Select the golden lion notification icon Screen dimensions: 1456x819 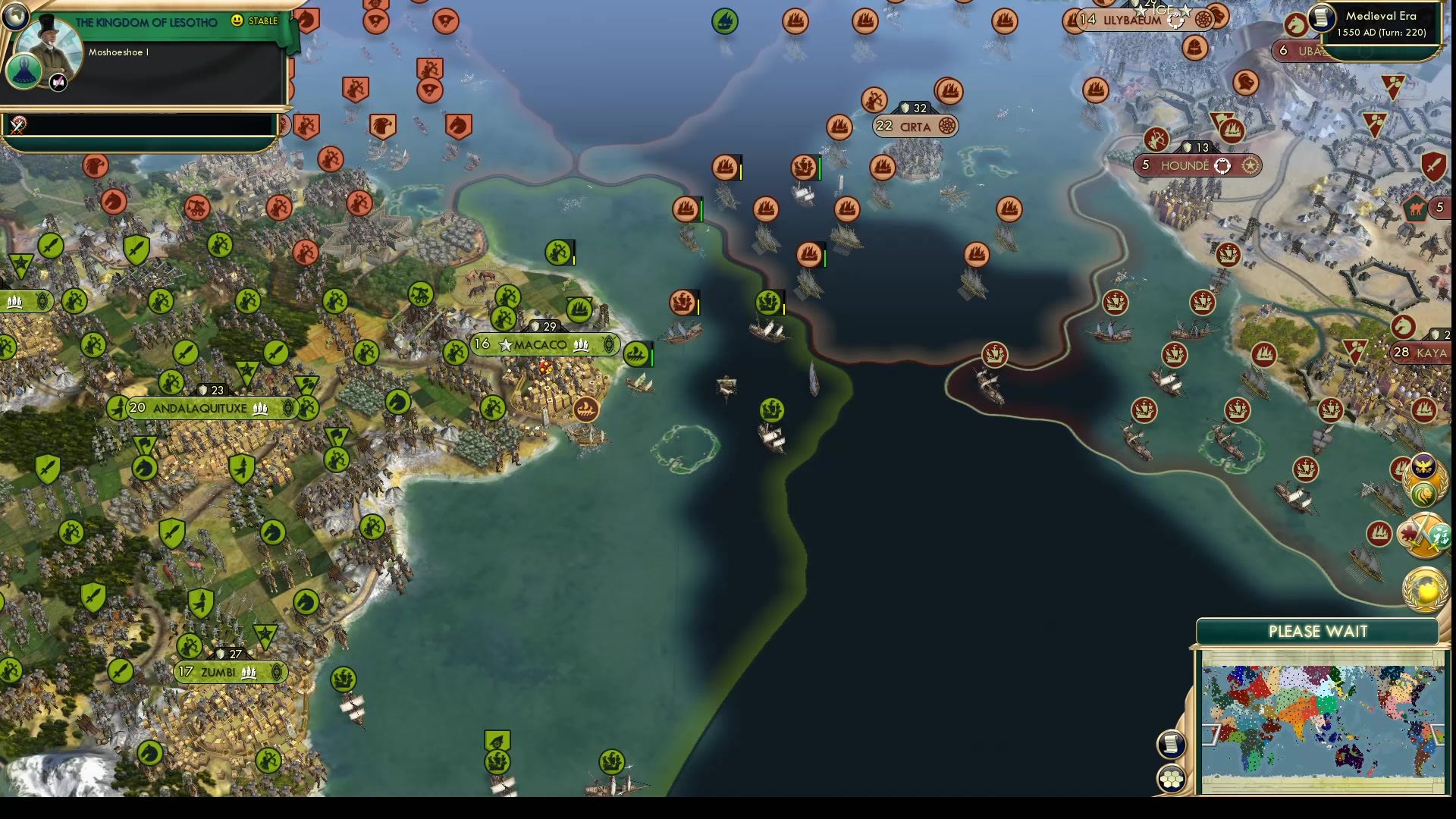(1425, 493)
